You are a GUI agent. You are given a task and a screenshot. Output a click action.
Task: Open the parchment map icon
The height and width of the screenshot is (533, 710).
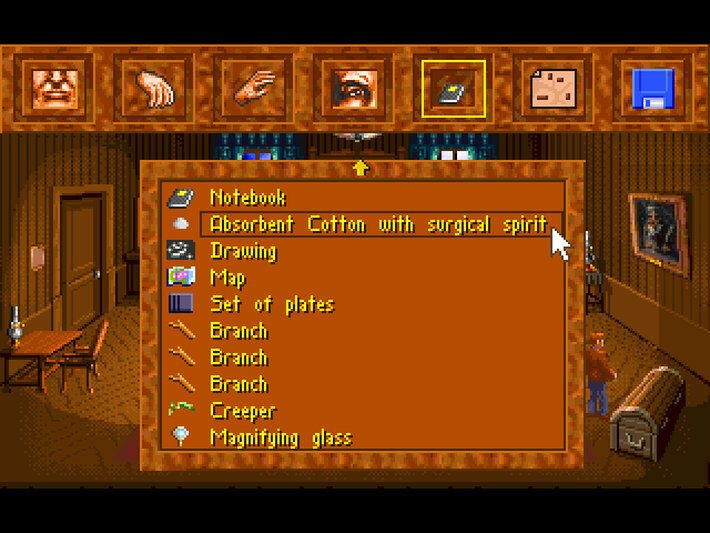(x=553, y=88)
